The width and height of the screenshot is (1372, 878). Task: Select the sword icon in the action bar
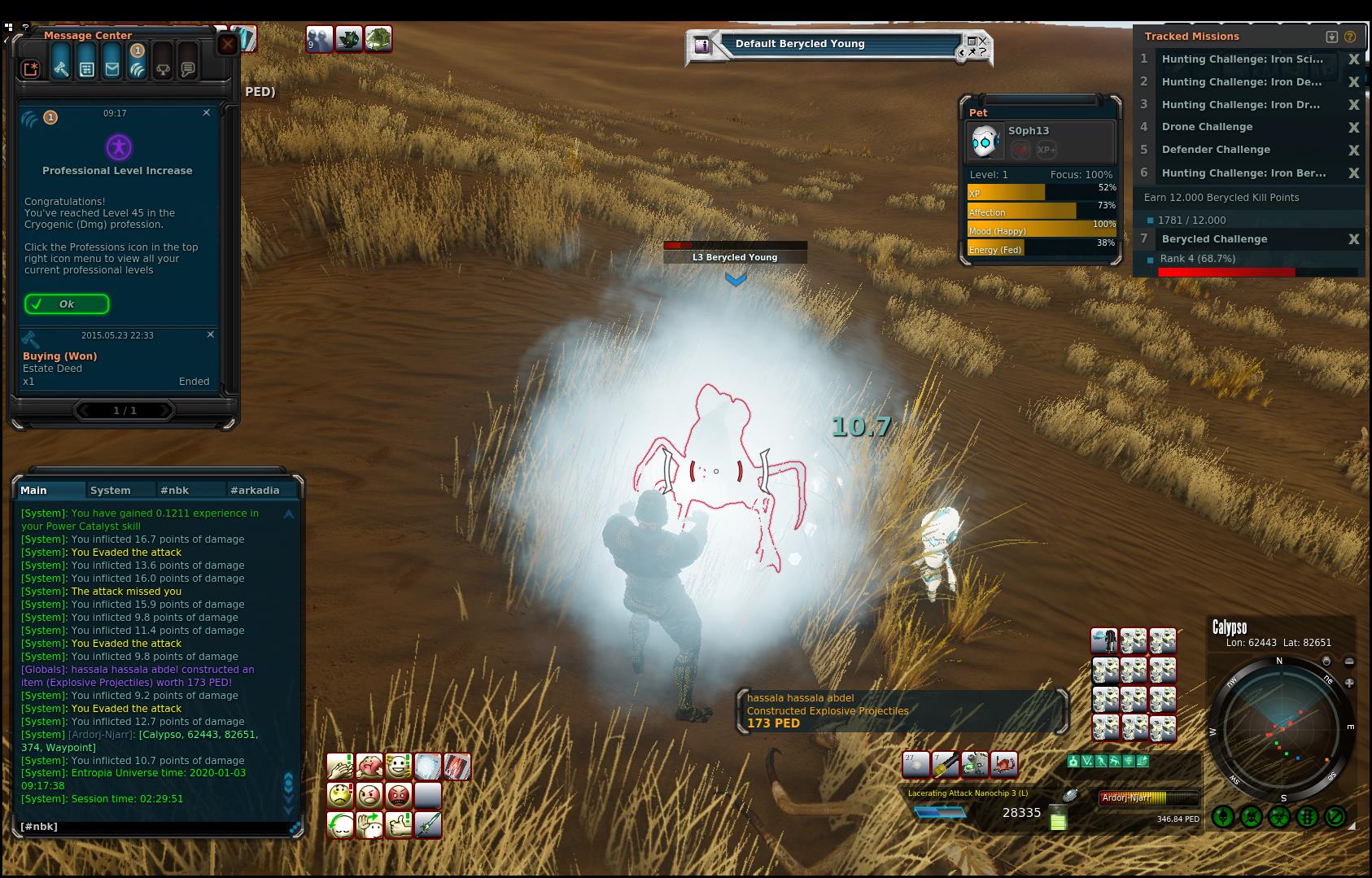pyautogui.click(x=428, y=825)
